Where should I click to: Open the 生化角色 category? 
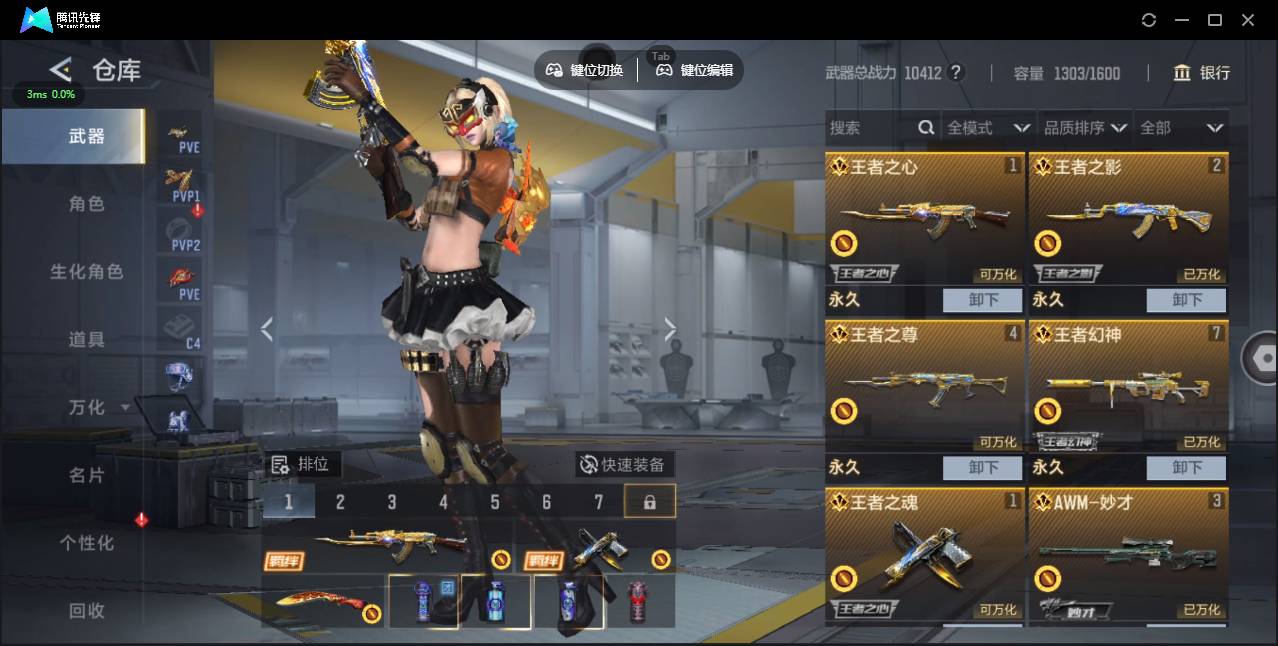point(86,272)
